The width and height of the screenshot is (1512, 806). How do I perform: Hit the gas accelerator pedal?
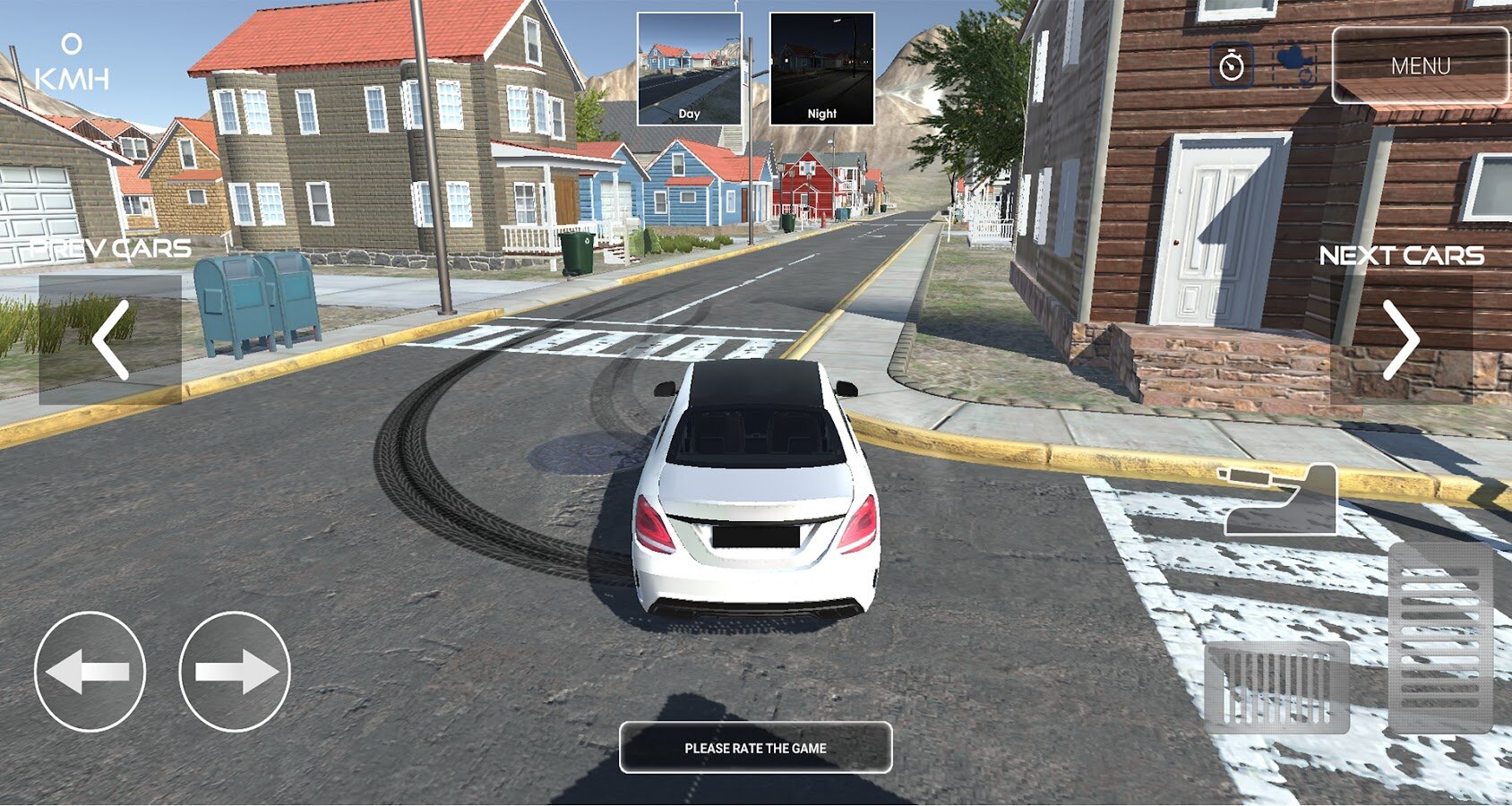(1440, 638)
